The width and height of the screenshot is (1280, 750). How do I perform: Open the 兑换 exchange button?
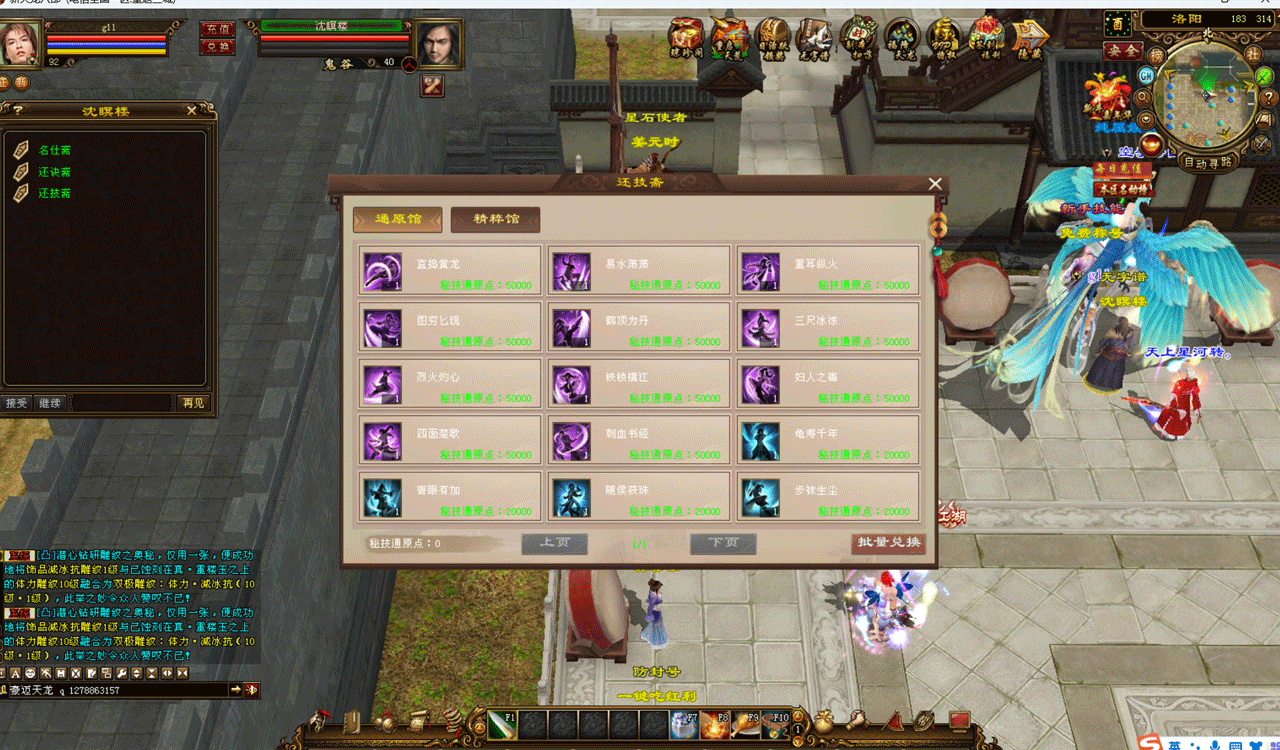coord(217,46)
